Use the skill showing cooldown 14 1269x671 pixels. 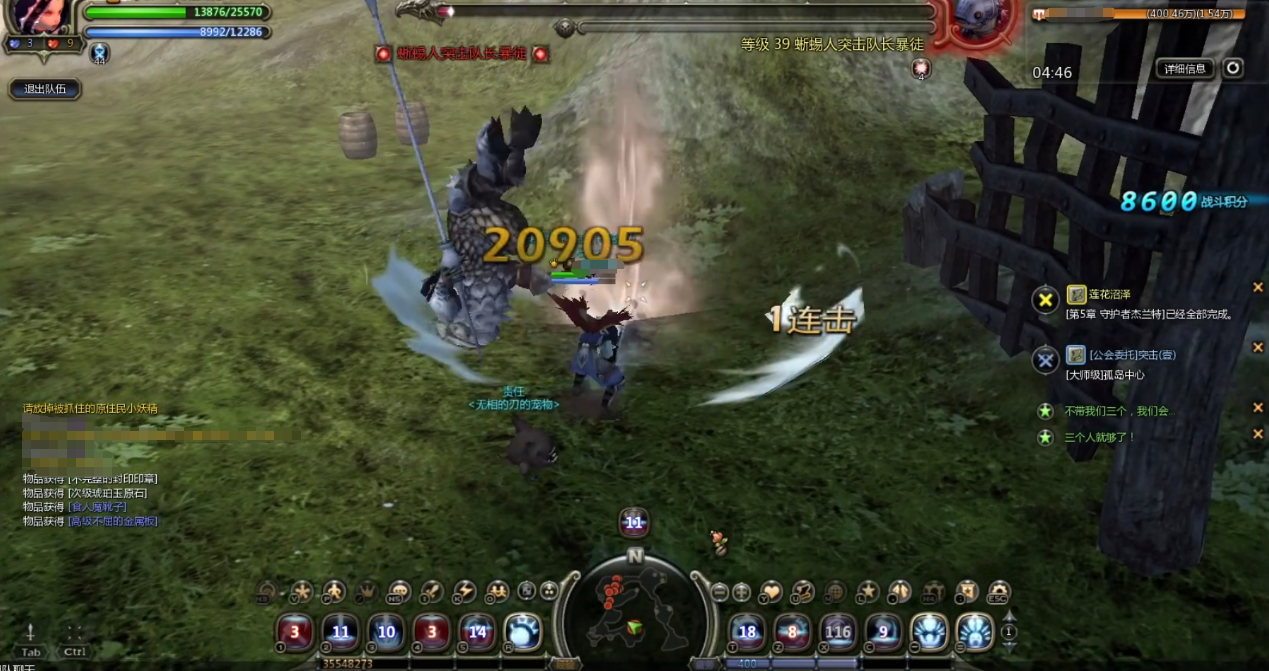[x=477, y=632]
